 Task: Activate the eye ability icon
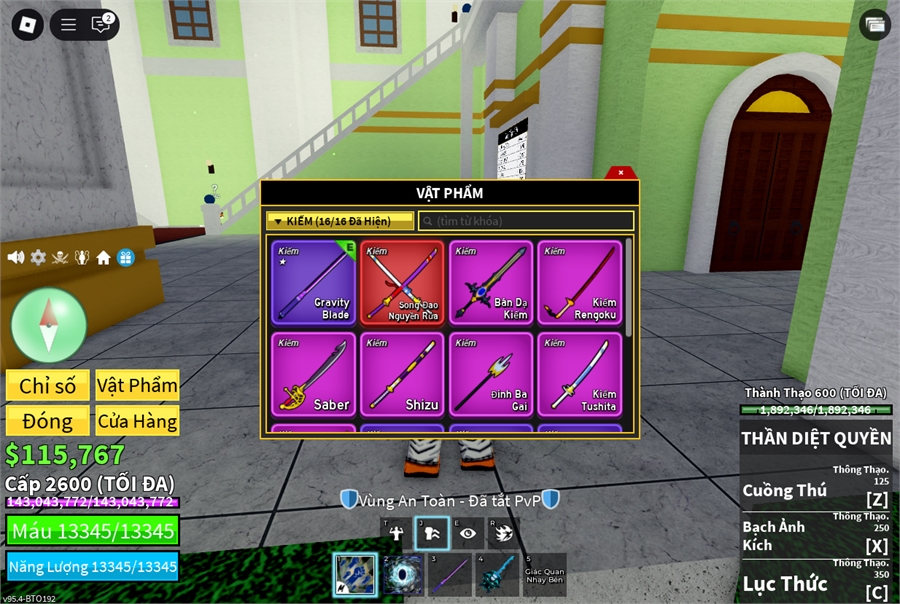(467, 533)
